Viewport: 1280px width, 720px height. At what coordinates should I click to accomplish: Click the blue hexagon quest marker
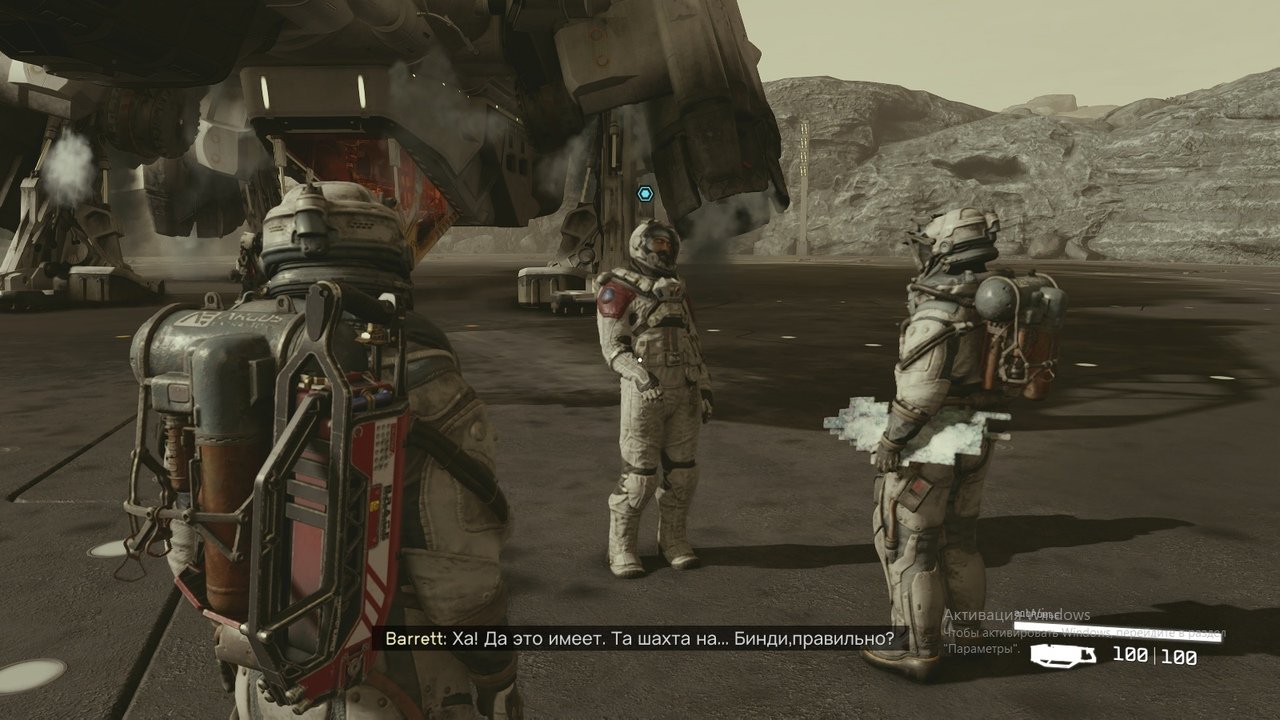click(x=646, y=193)
